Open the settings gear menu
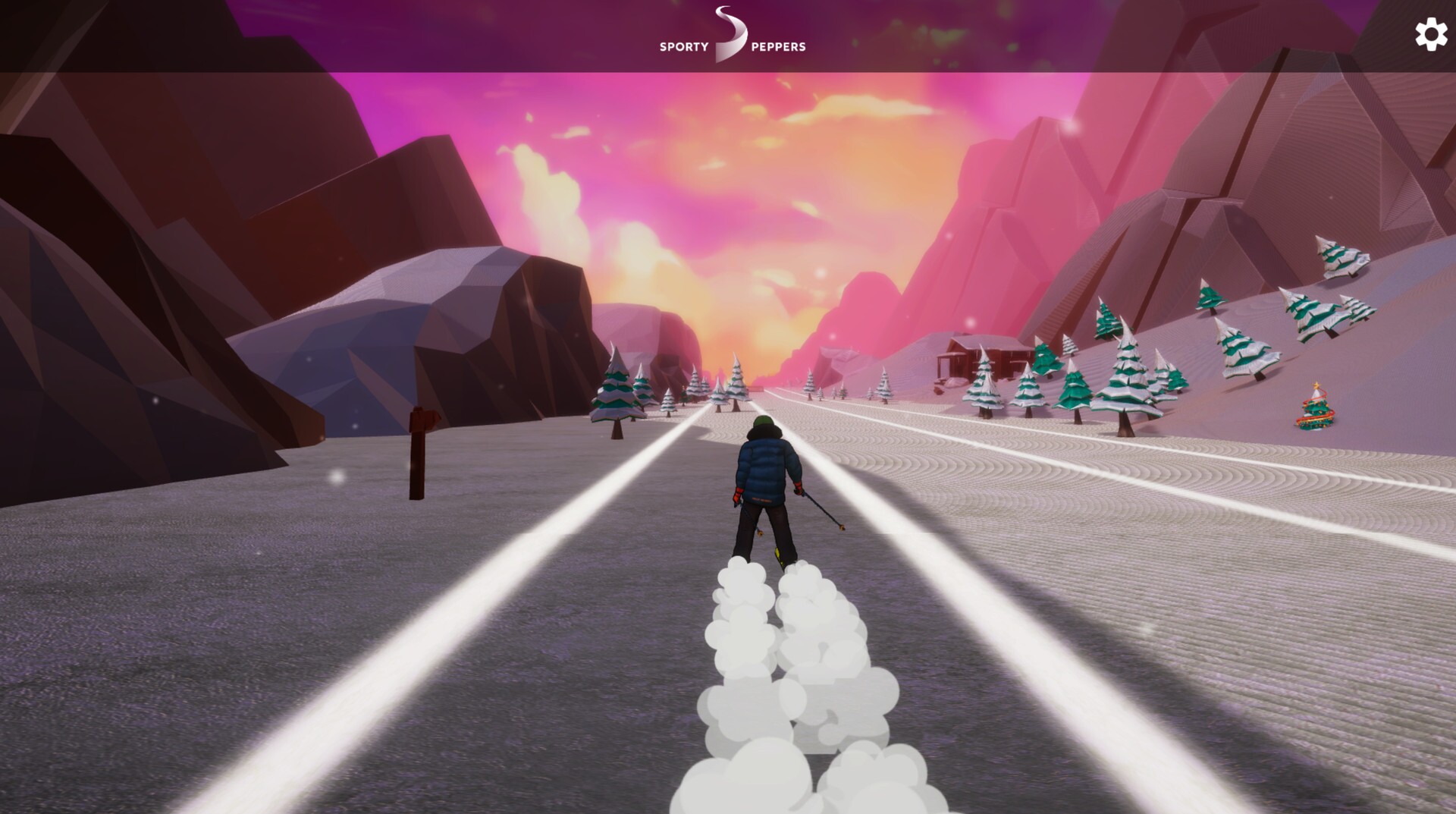This screenshot has width=1456, height=814. 1430,35
